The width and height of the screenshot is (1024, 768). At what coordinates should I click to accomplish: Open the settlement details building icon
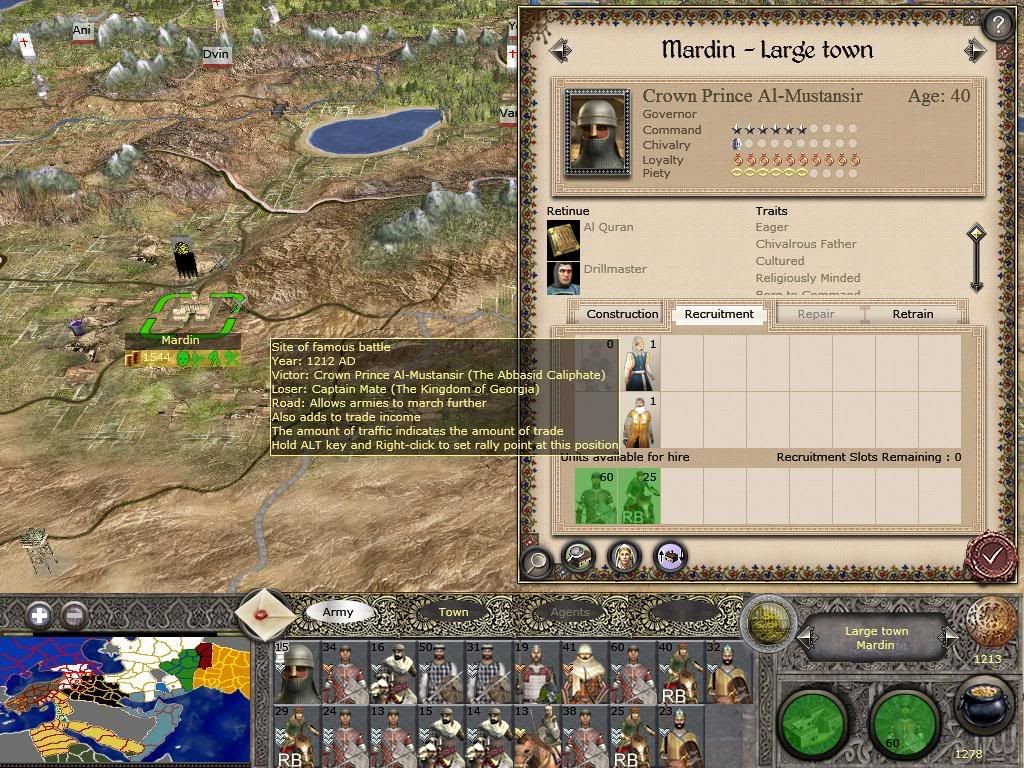point(579,557)
